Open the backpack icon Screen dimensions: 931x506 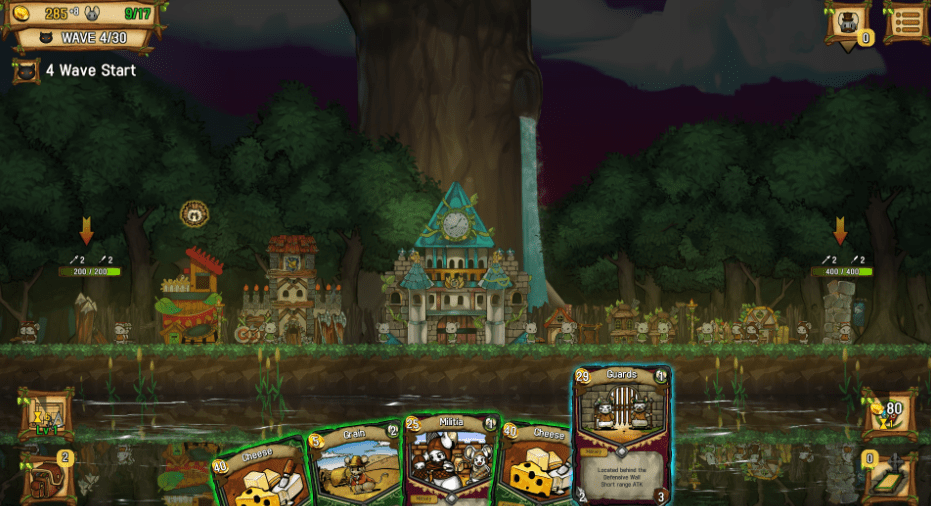click(45, 478)
